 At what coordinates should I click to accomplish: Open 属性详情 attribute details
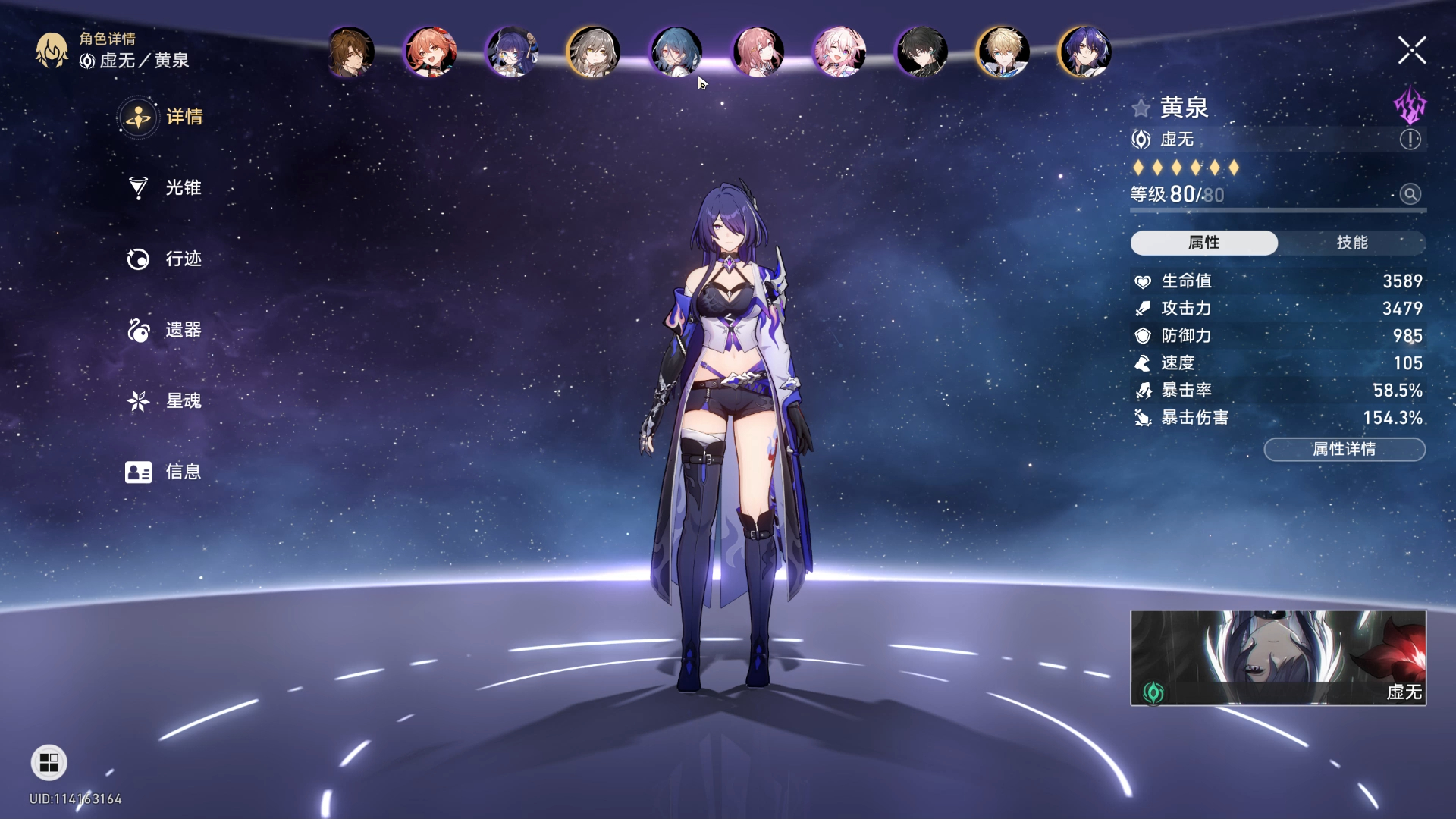coord(1344,450)
